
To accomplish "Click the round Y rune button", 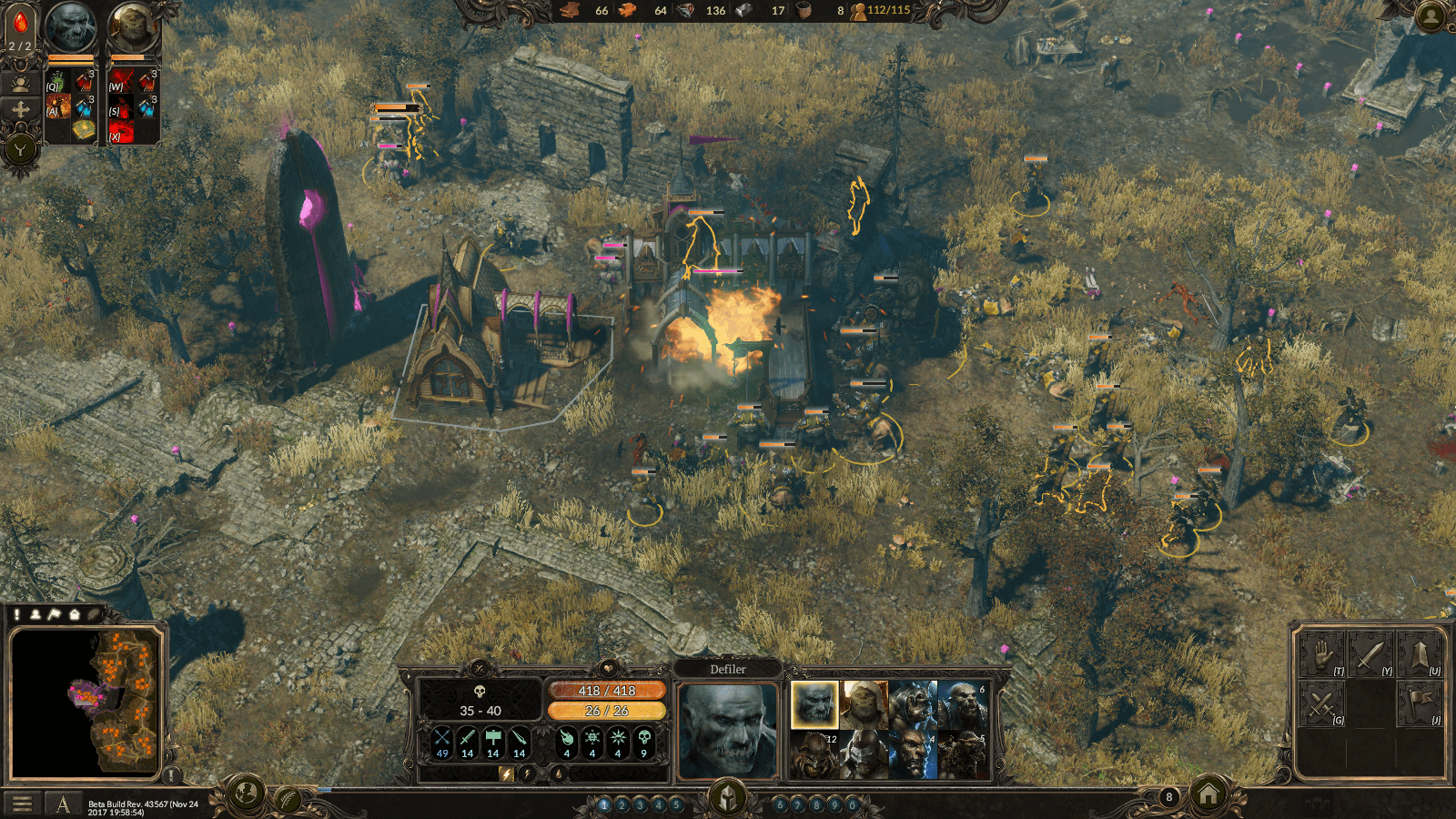I will pos(20,148).
